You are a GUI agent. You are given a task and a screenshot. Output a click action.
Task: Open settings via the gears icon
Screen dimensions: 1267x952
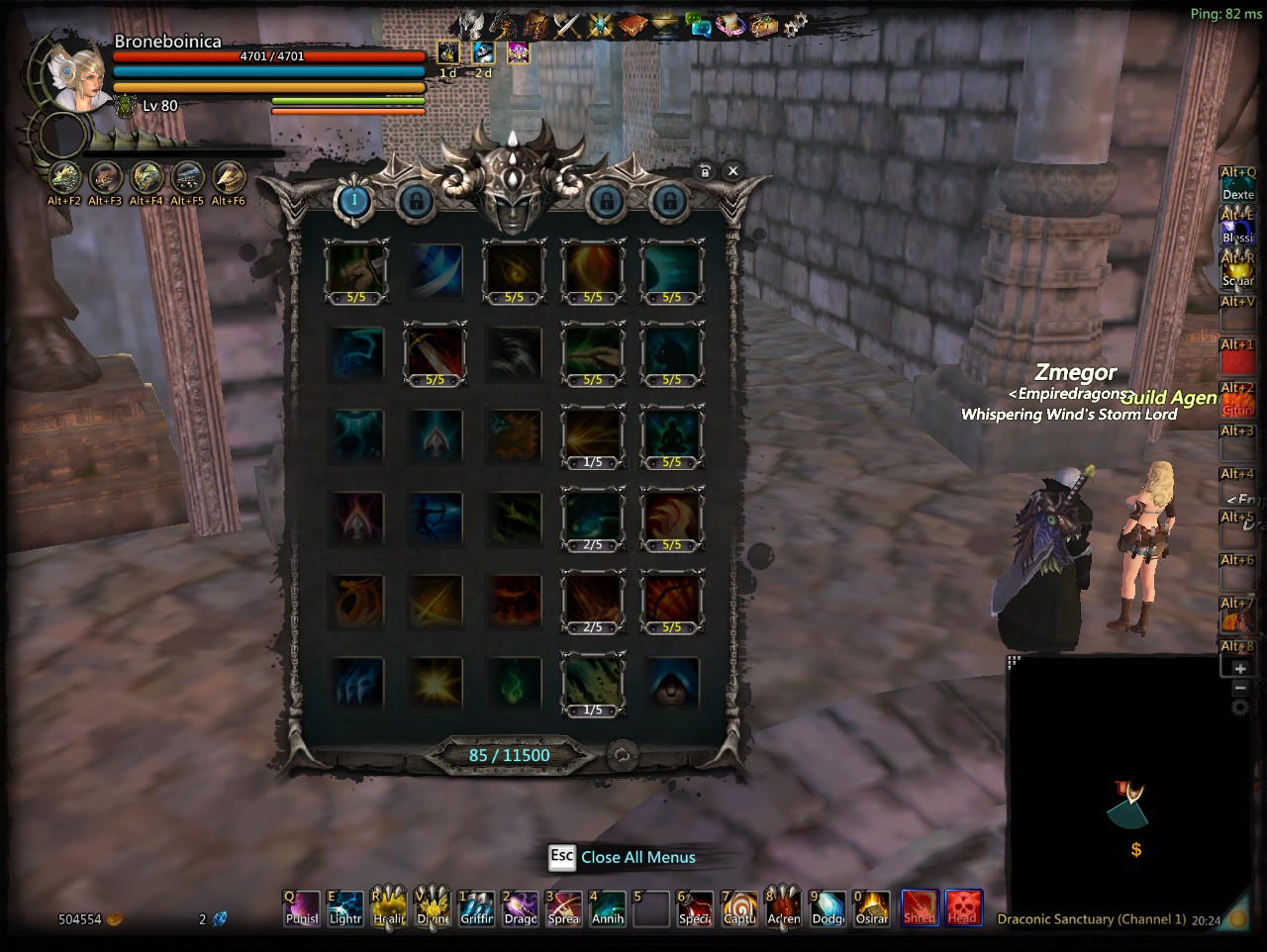[x=796, y=25]
